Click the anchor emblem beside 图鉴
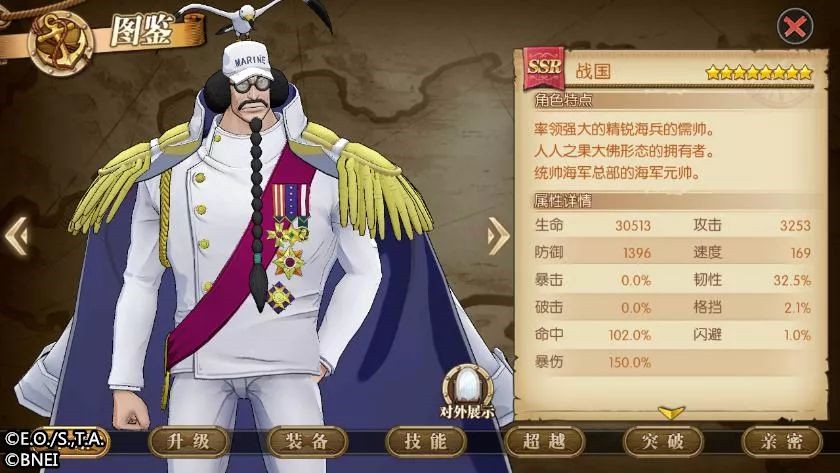The image size is (840, 473). click(60, 43)
